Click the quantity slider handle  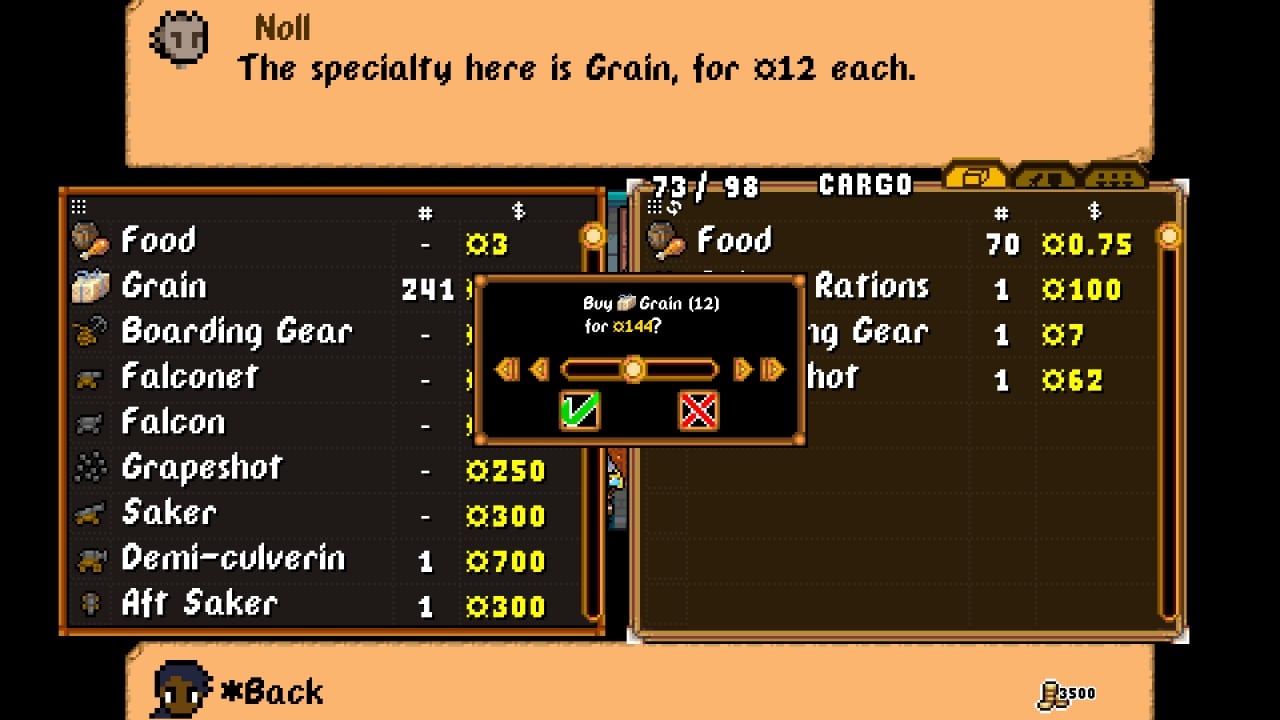[633, 370]
